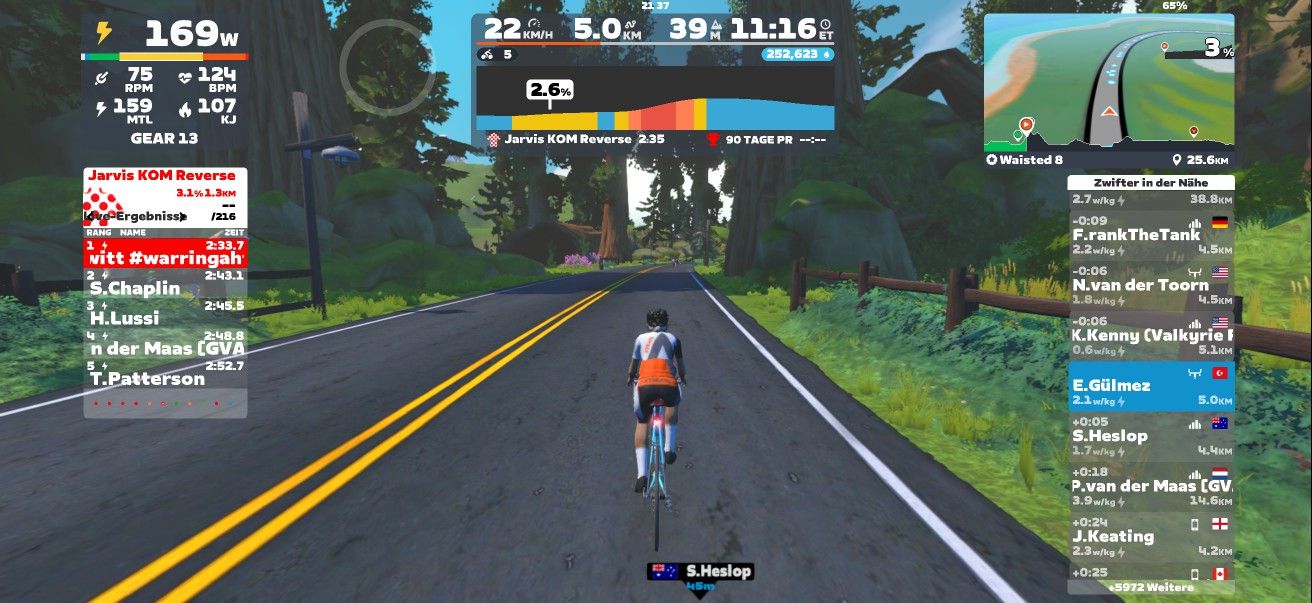This screenshot has height=603, width=1312.
Task: Click the empty power-up ring
Action: pyautogui.click(x=386, y=66)
